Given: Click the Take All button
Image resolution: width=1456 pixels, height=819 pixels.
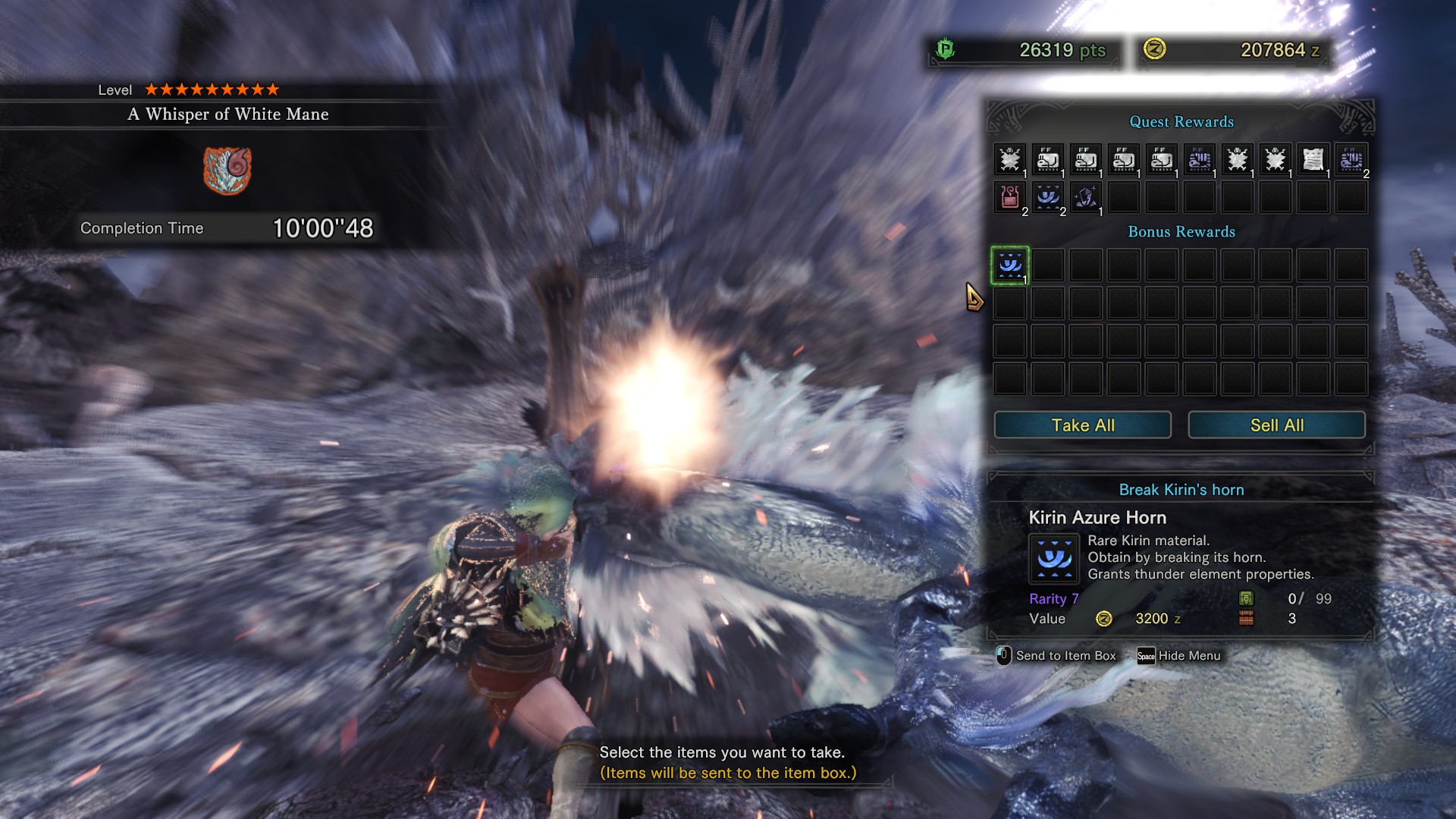Looking at the screenshot, I should point(1082,425).
